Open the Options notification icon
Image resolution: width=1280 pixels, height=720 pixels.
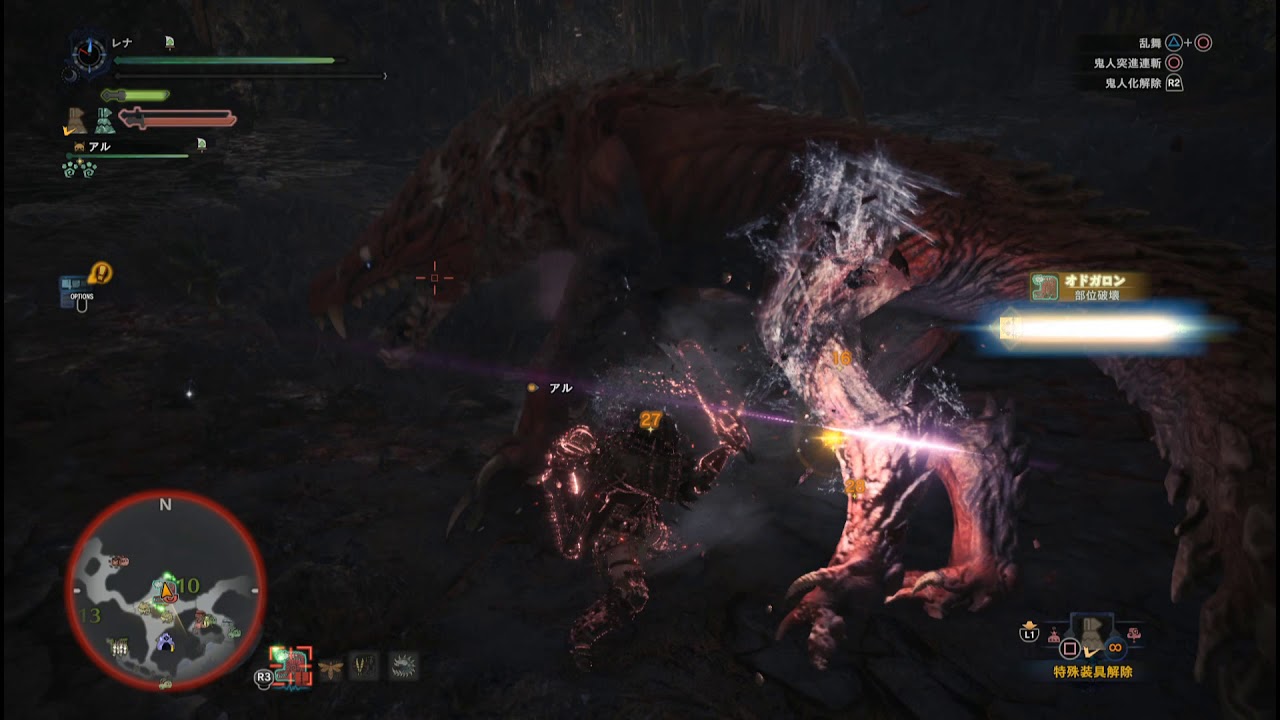82,289
